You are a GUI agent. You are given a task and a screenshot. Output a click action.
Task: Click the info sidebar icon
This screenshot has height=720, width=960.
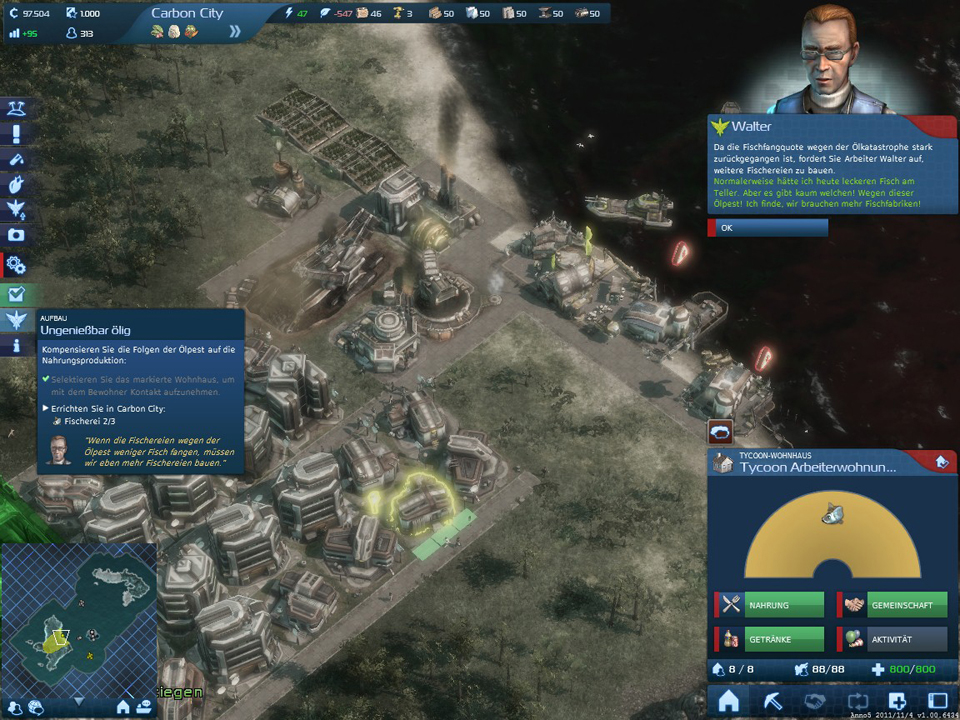pos(16,346)
